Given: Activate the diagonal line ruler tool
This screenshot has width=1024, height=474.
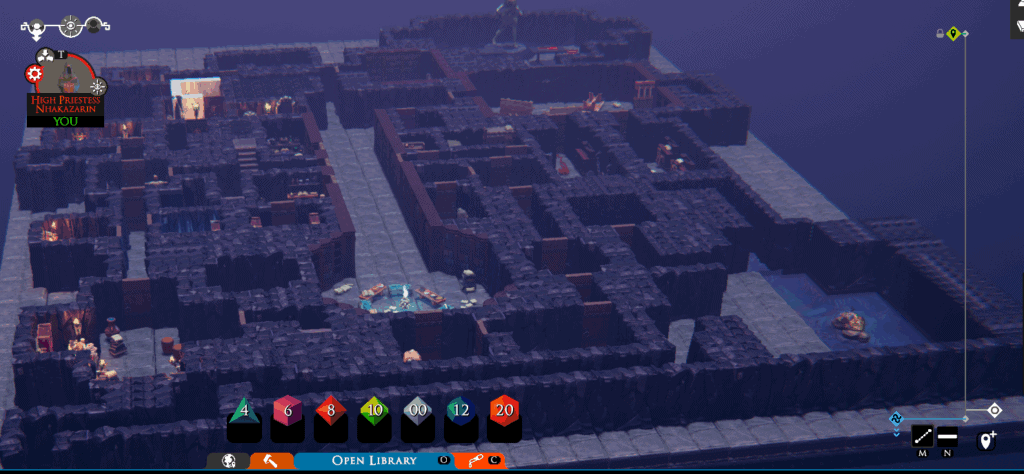Looking at the screenshot, I should tap(922, 437).
